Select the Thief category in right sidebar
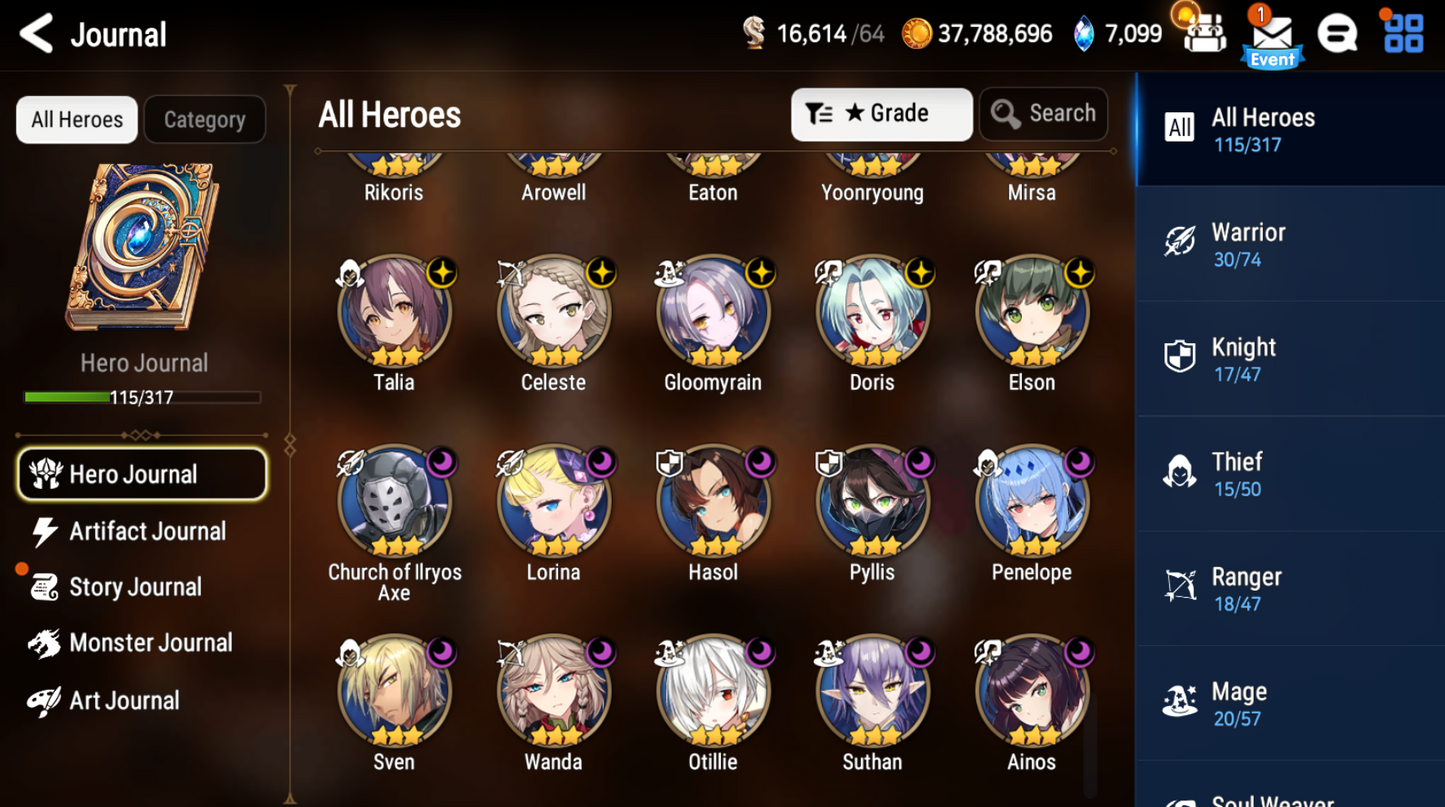The image size is (1445, 807). pyautogui.click(x=1289, y=472)
